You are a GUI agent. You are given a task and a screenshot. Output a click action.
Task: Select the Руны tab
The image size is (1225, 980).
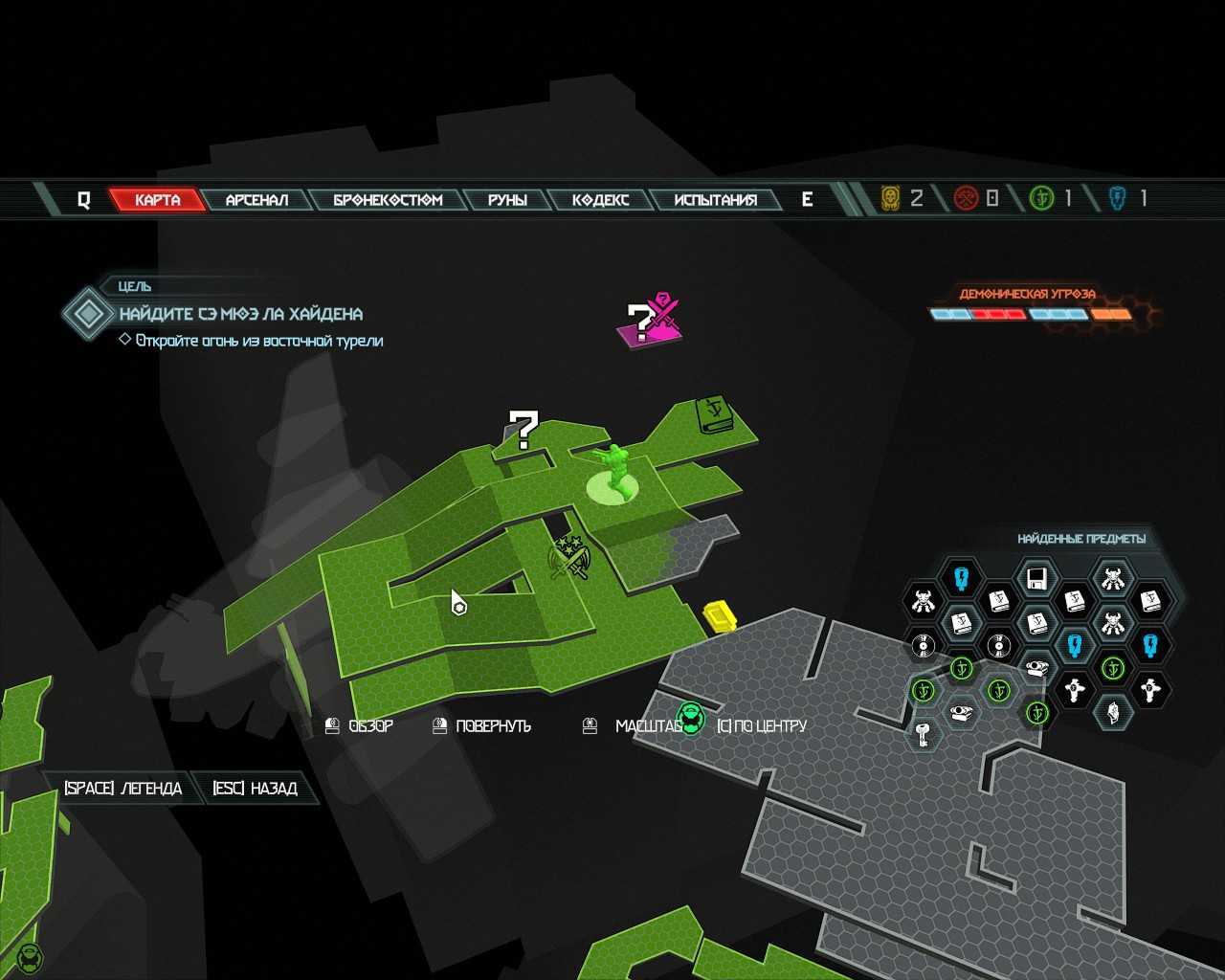click(x=507, y=200)
